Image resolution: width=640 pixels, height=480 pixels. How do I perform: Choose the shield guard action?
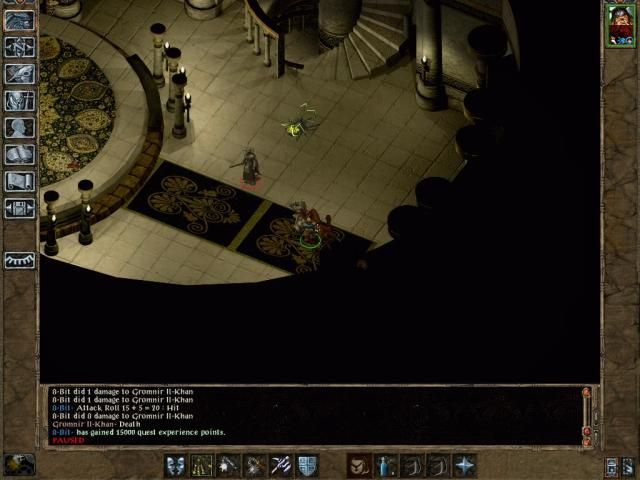pos(306,465)
